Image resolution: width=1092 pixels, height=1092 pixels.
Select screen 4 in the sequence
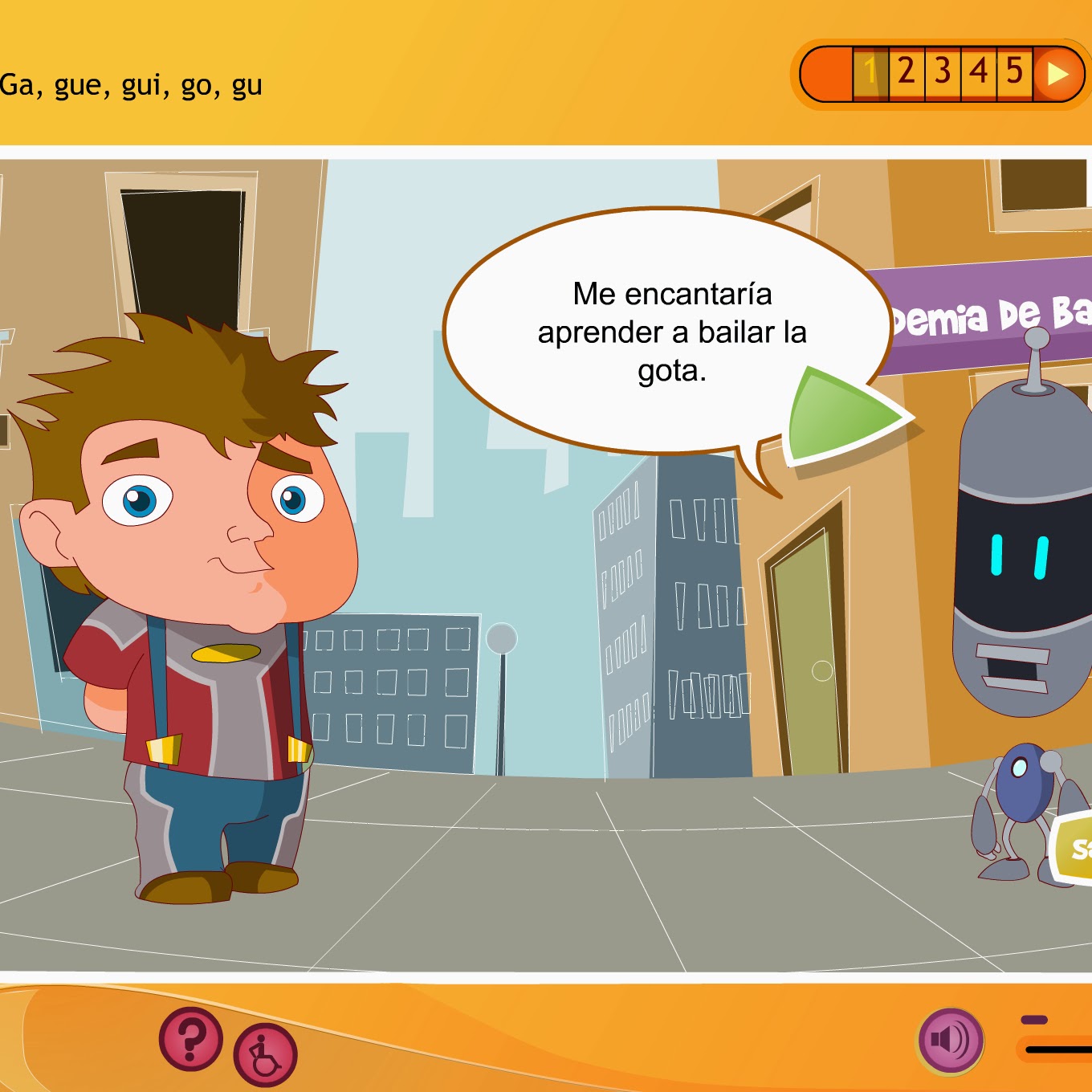click(978, 75)
